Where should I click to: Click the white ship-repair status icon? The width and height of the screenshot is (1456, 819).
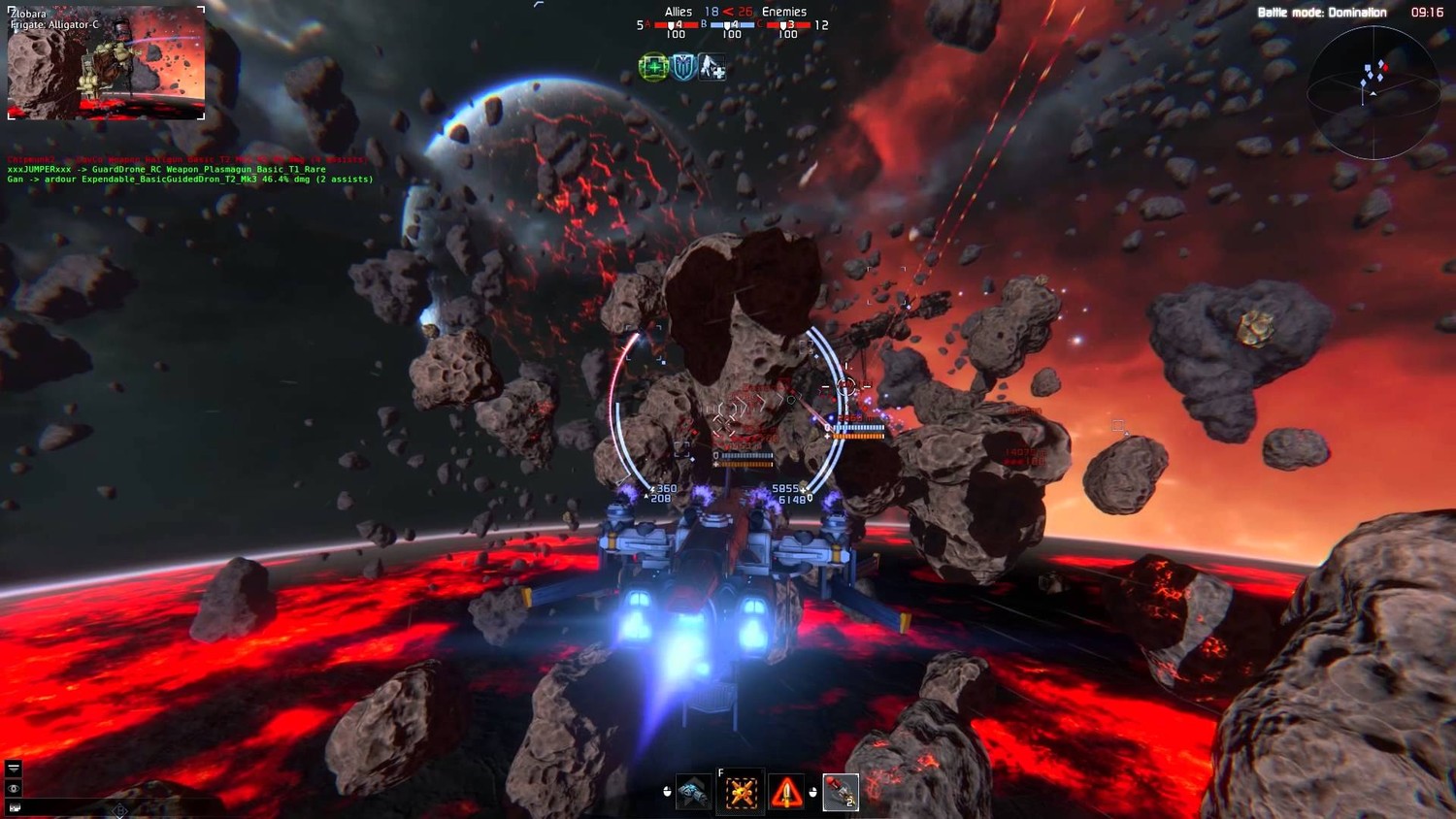pos(712,67)
